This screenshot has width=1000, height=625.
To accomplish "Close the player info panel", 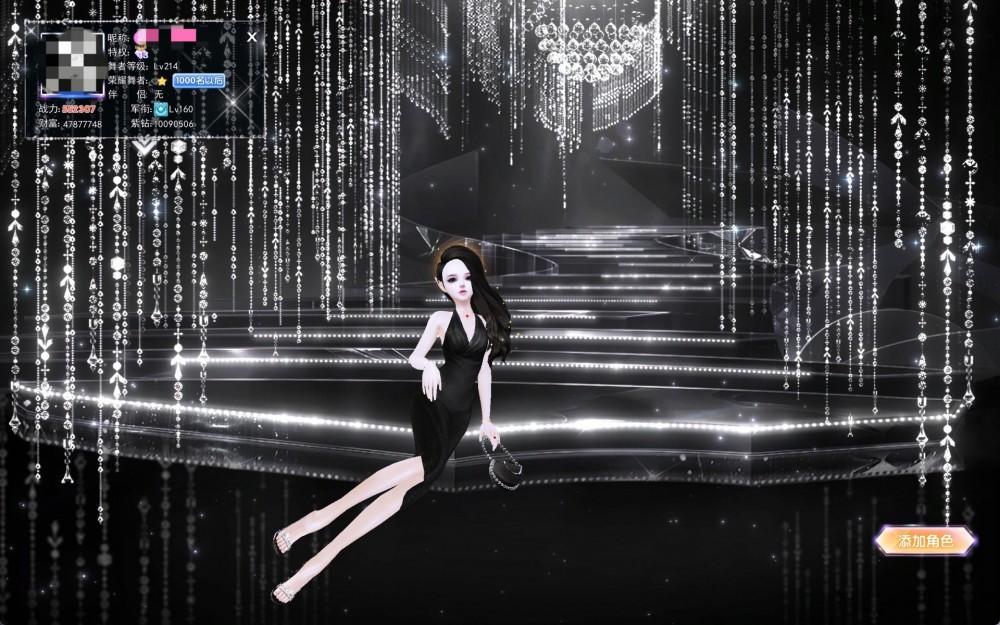I will (x=252, y=37).
